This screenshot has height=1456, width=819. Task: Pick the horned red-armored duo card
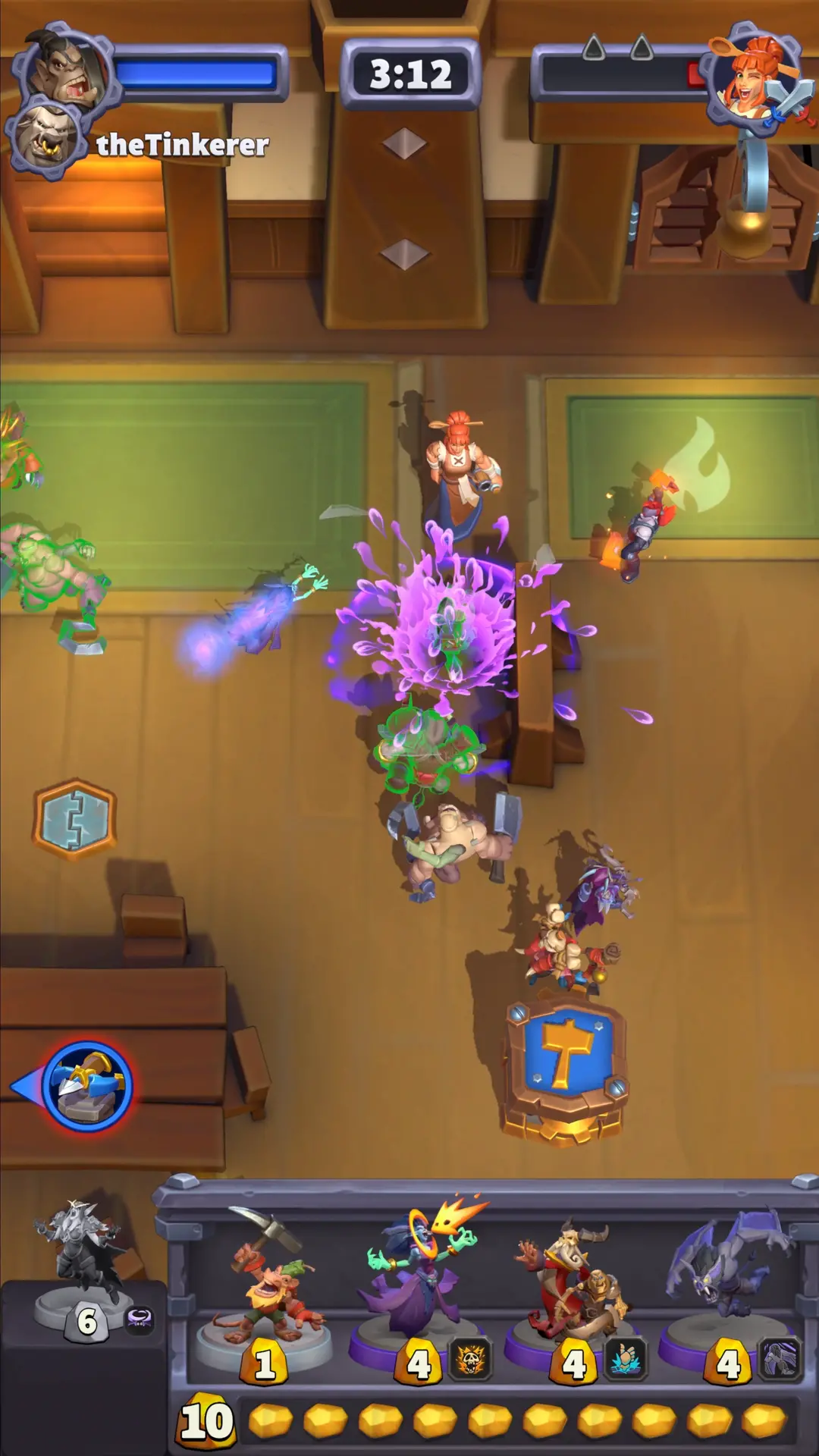[575, 1289]
